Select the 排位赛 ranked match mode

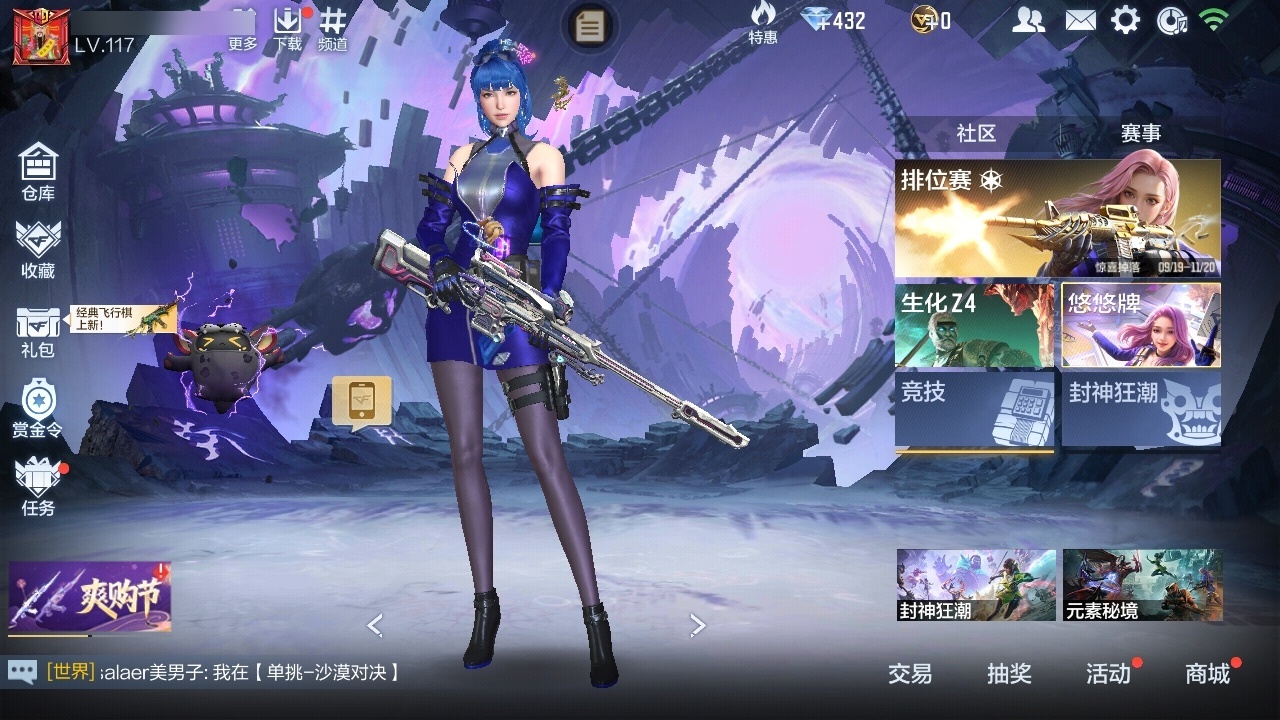[1057, 218]
